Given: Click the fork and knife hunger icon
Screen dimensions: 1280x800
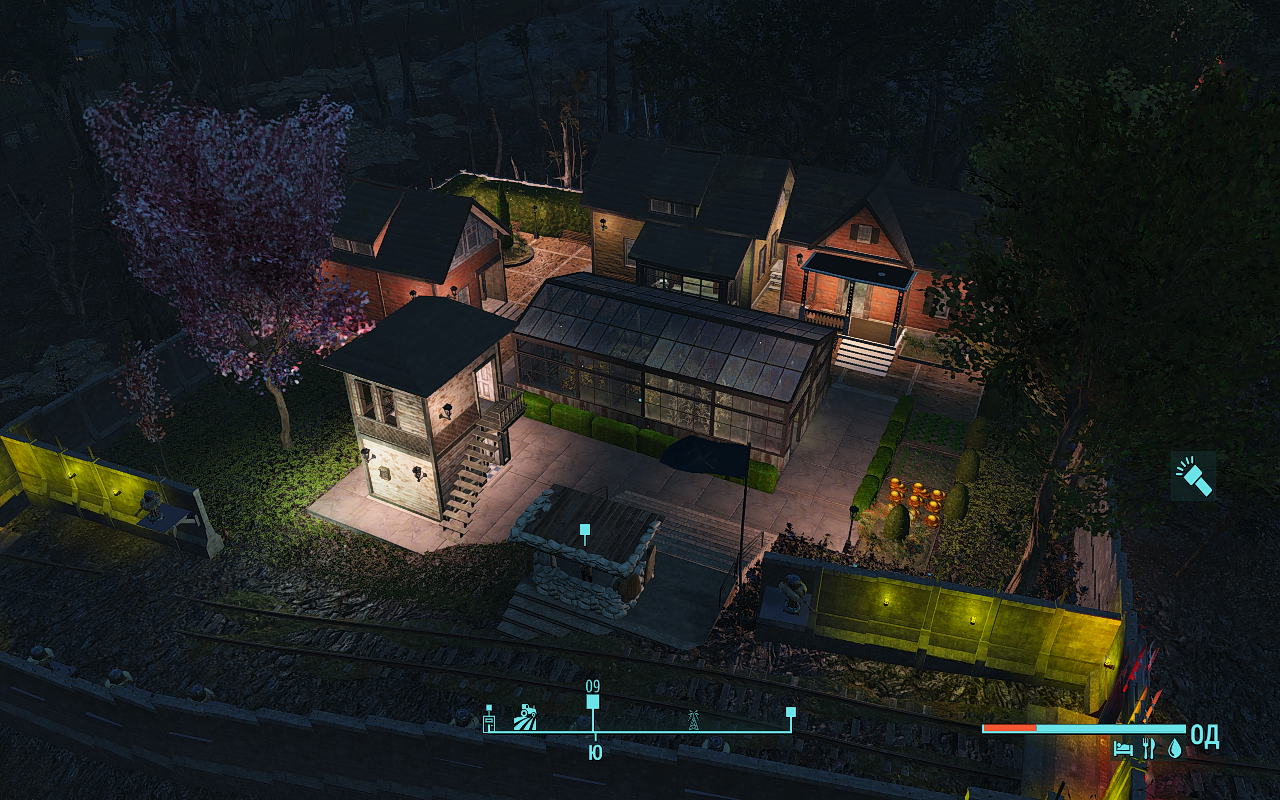Looking at the screenshot, I should click(x=1149, y=748).
